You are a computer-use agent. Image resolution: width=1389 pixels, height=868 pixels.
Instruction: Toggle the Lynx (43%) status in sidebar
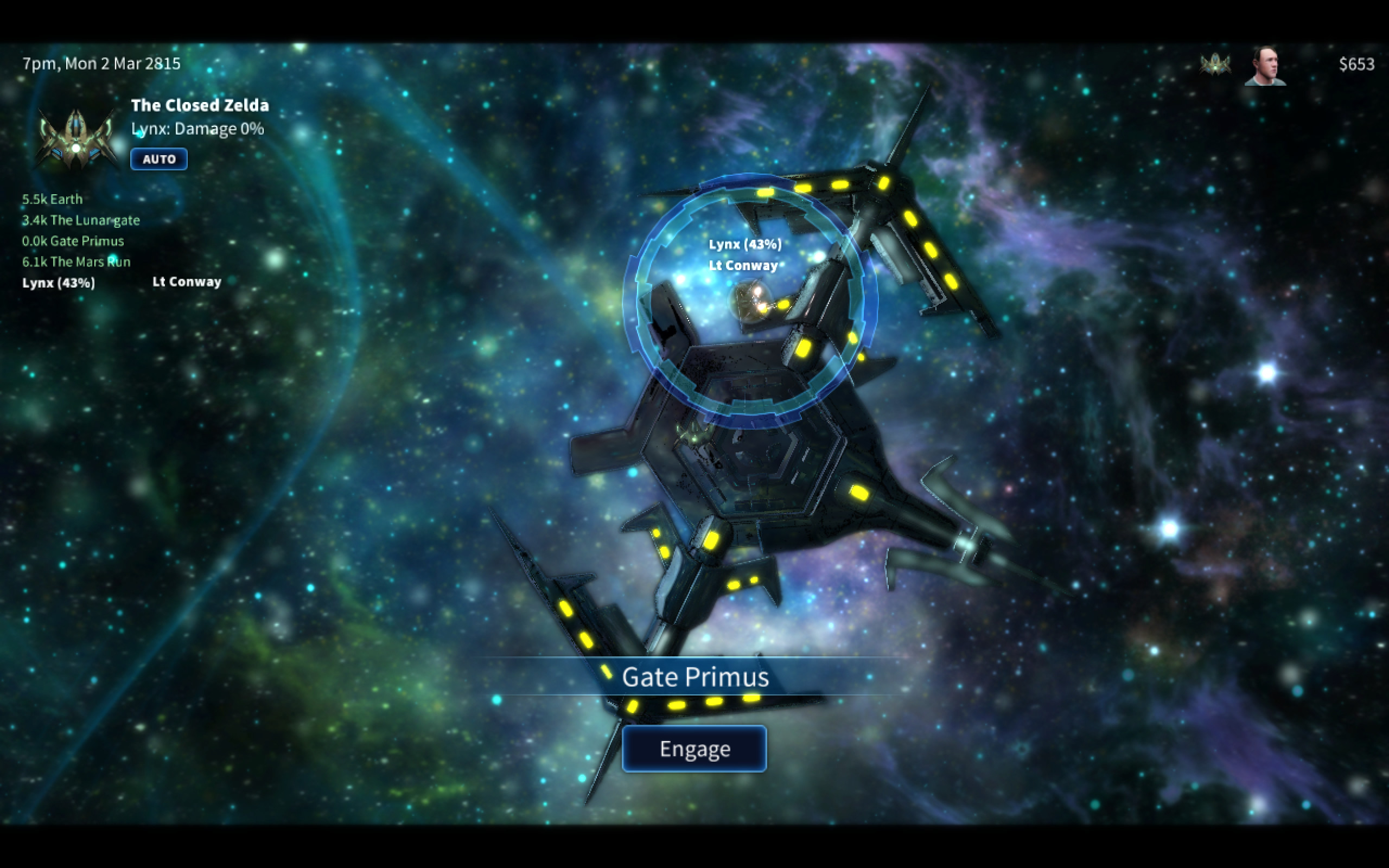click(58, 283)
